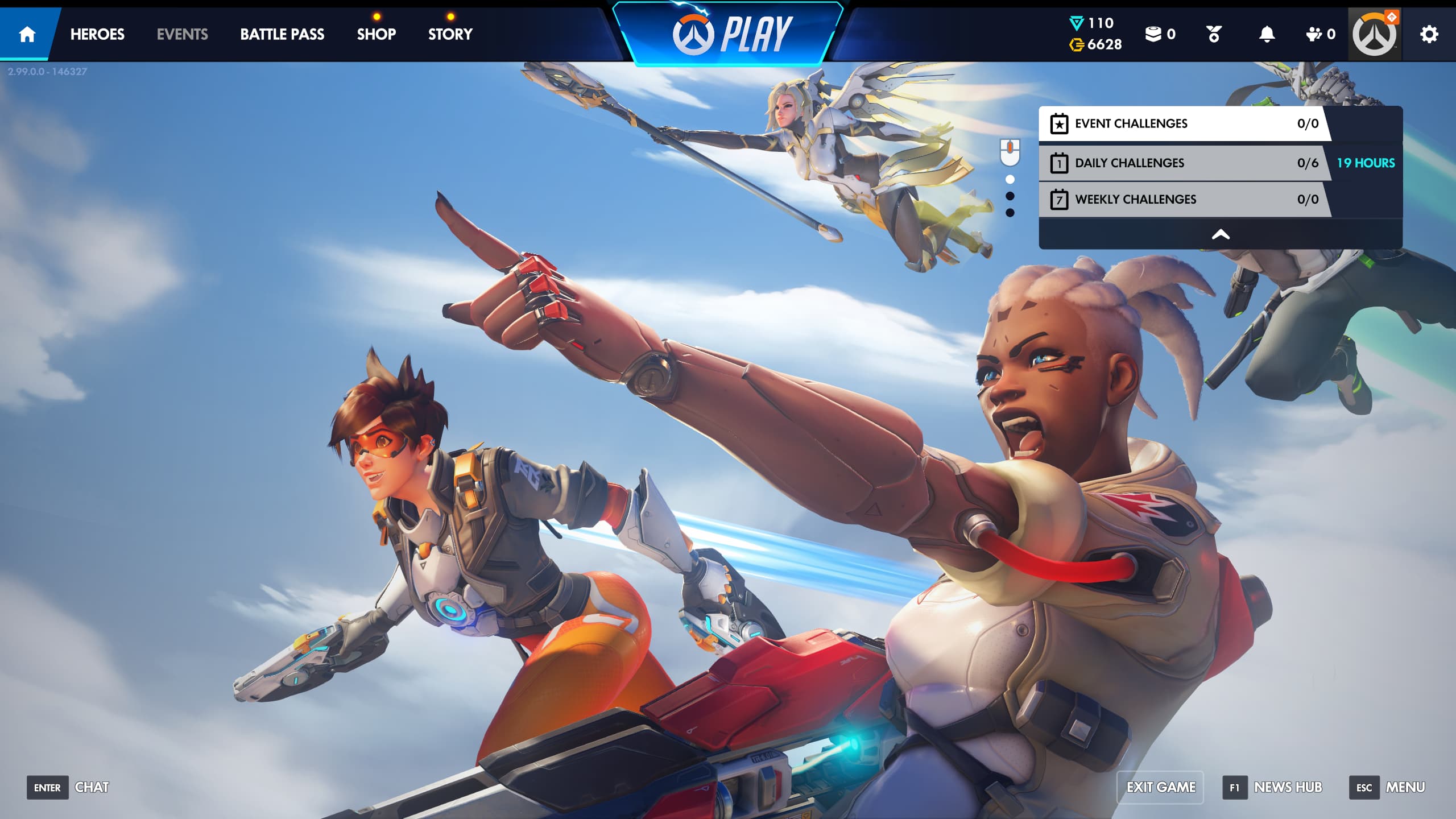
Task: Click the Overwatch coins balance icon
Action: (x=1077, y=44)
